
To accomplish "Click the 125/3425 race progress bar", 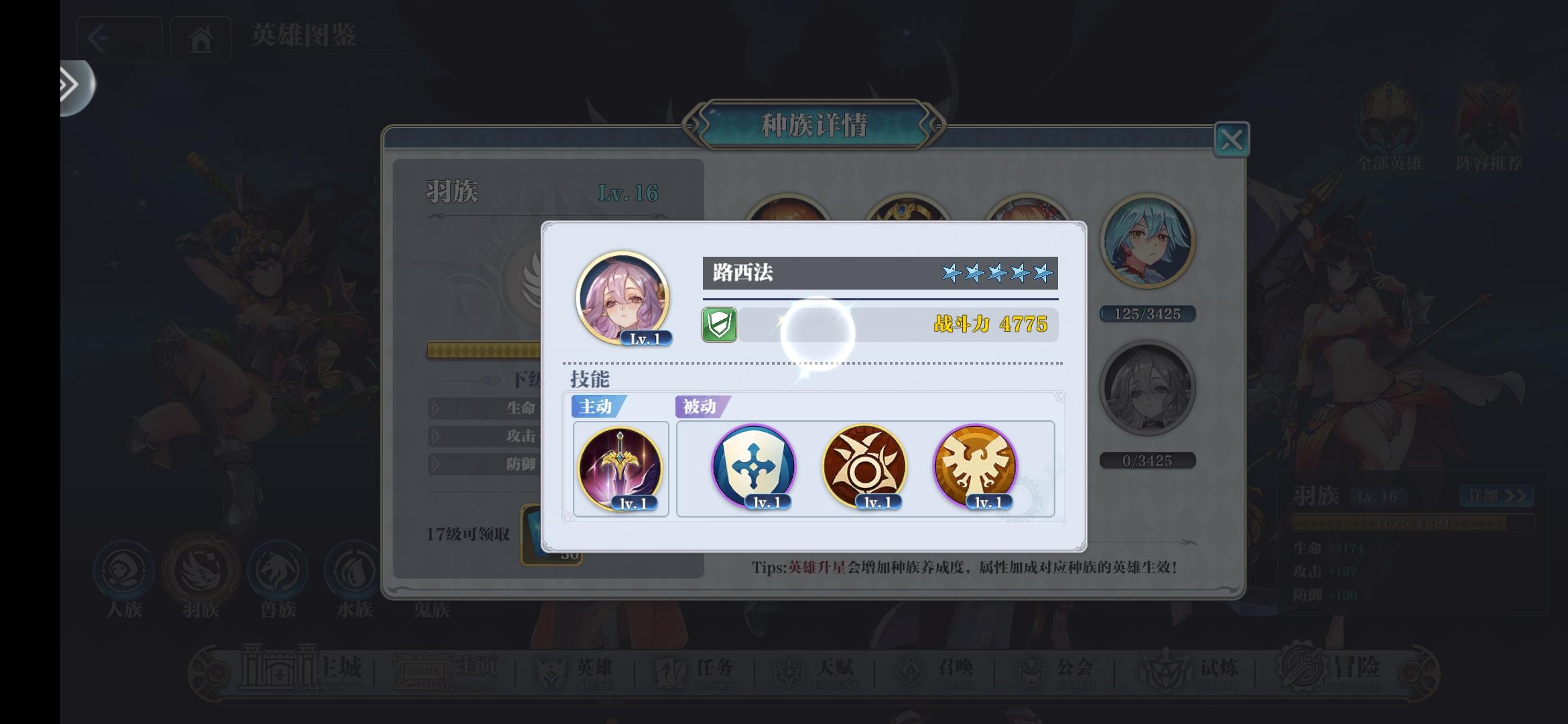I will coord(1148,314).
